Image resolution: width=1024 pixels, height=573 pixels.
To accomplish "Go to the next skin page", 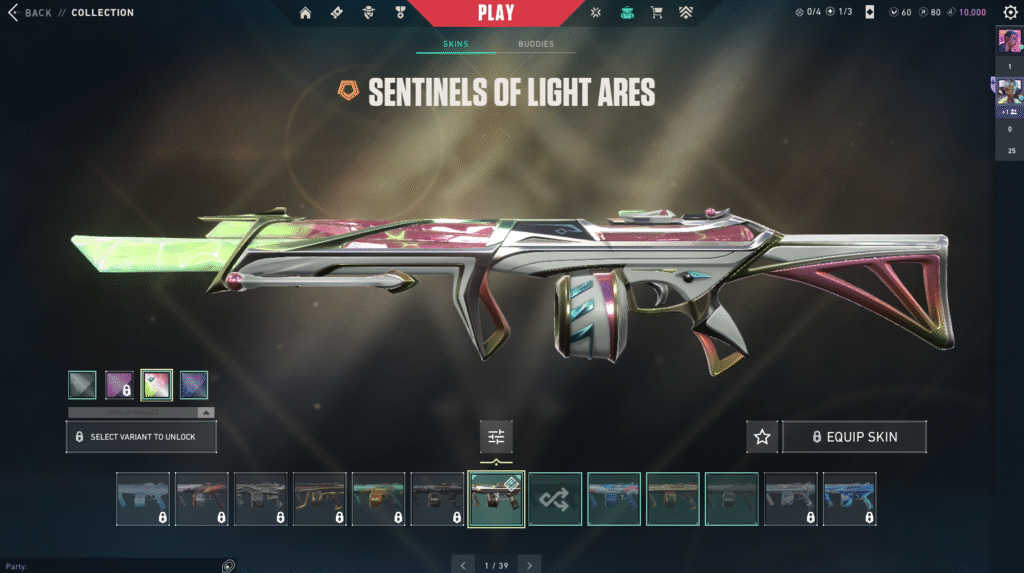I will click(530, 565).
